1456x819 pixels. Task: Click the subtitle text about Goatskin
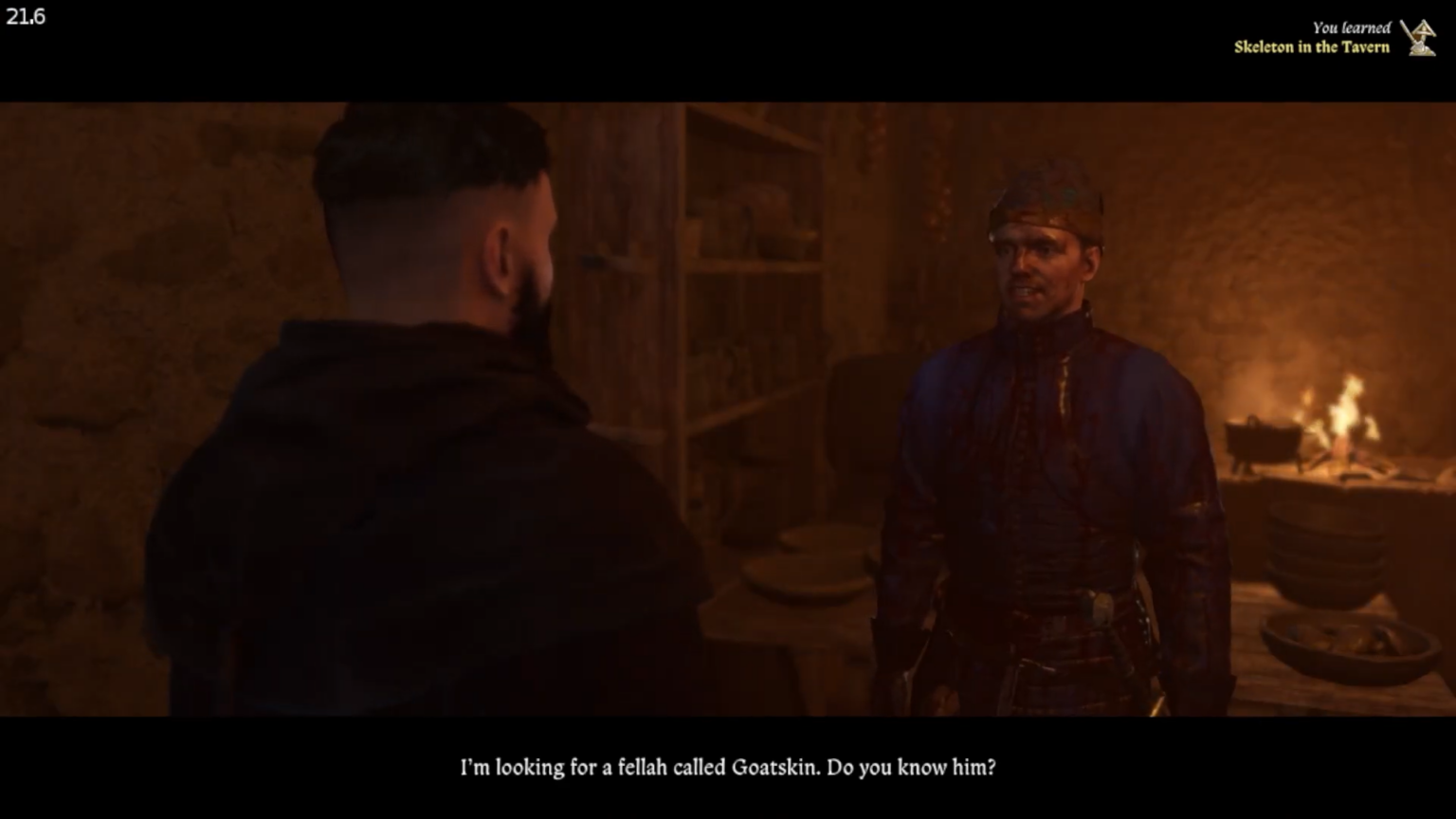coord(730,770)
